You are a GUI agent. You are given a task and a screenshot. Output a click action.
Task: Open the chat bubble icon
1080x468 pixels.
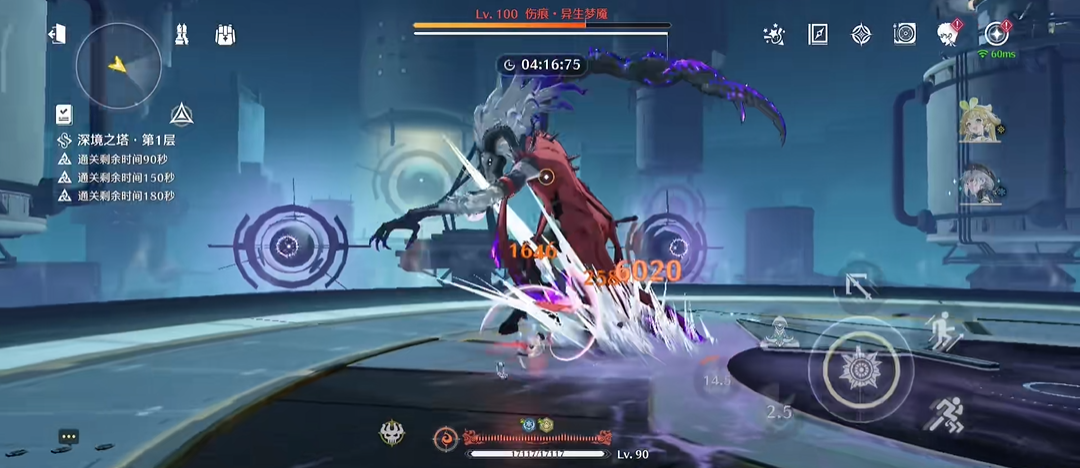(68, 437)
